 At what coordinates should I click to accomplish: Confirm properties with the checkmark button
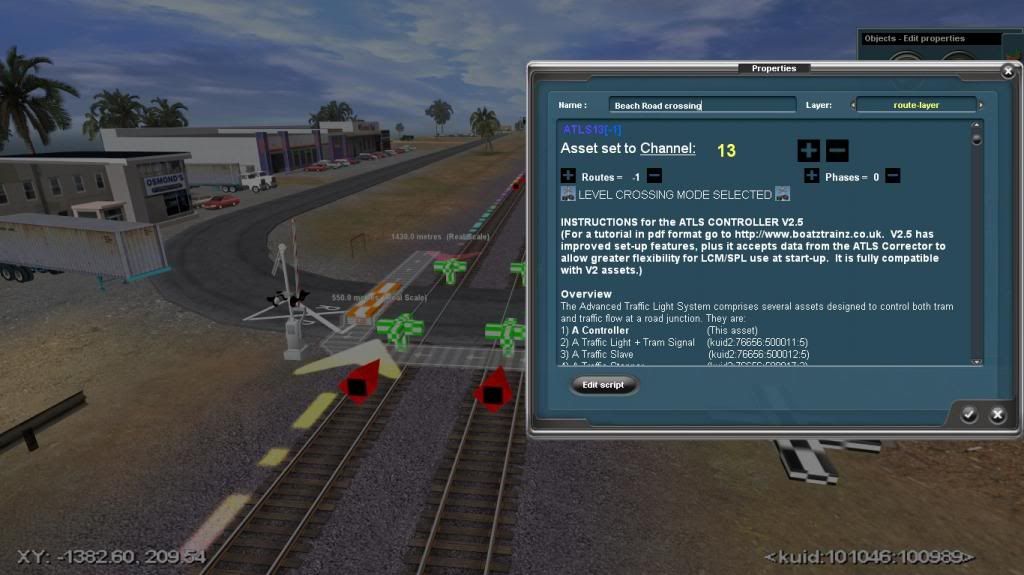tap(969, 415)
